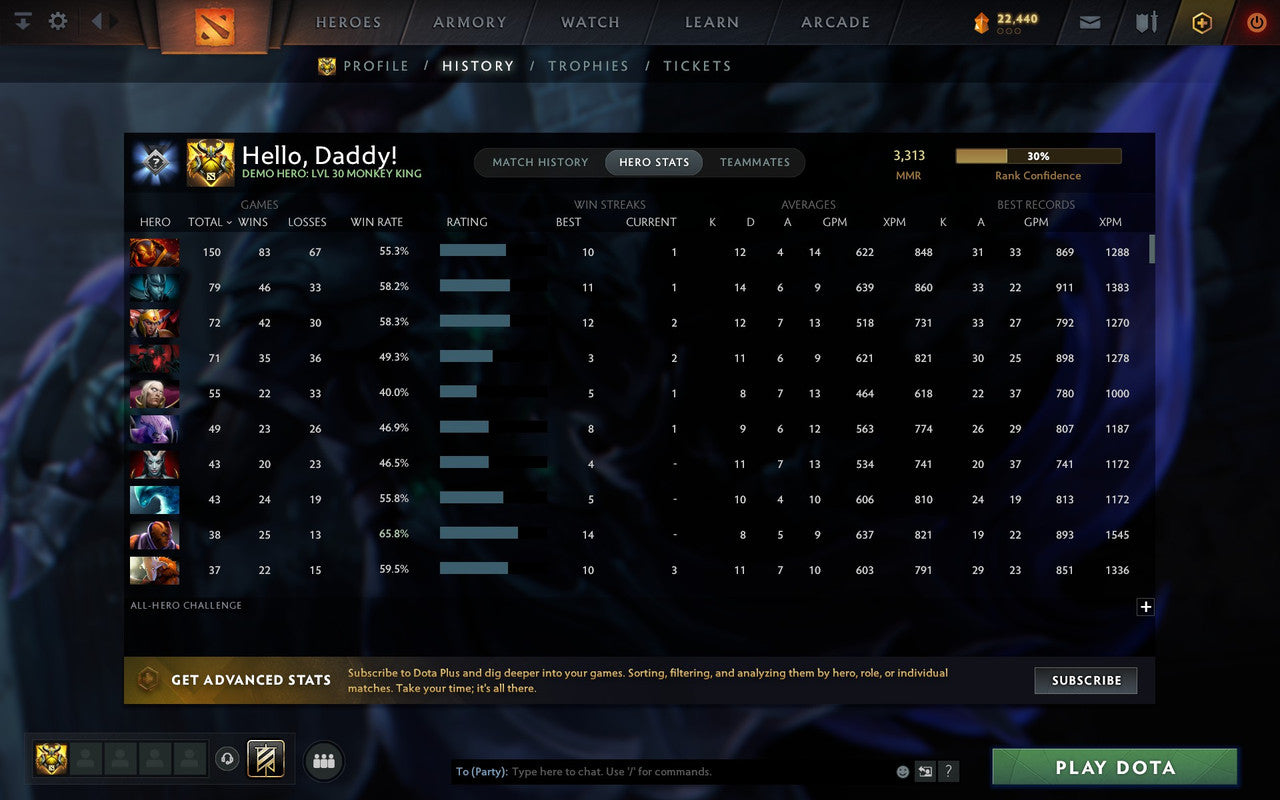This screenshot has height=800, width=1280.
Task: Open the ARCADE menu
Action: (x=834, y=22)
